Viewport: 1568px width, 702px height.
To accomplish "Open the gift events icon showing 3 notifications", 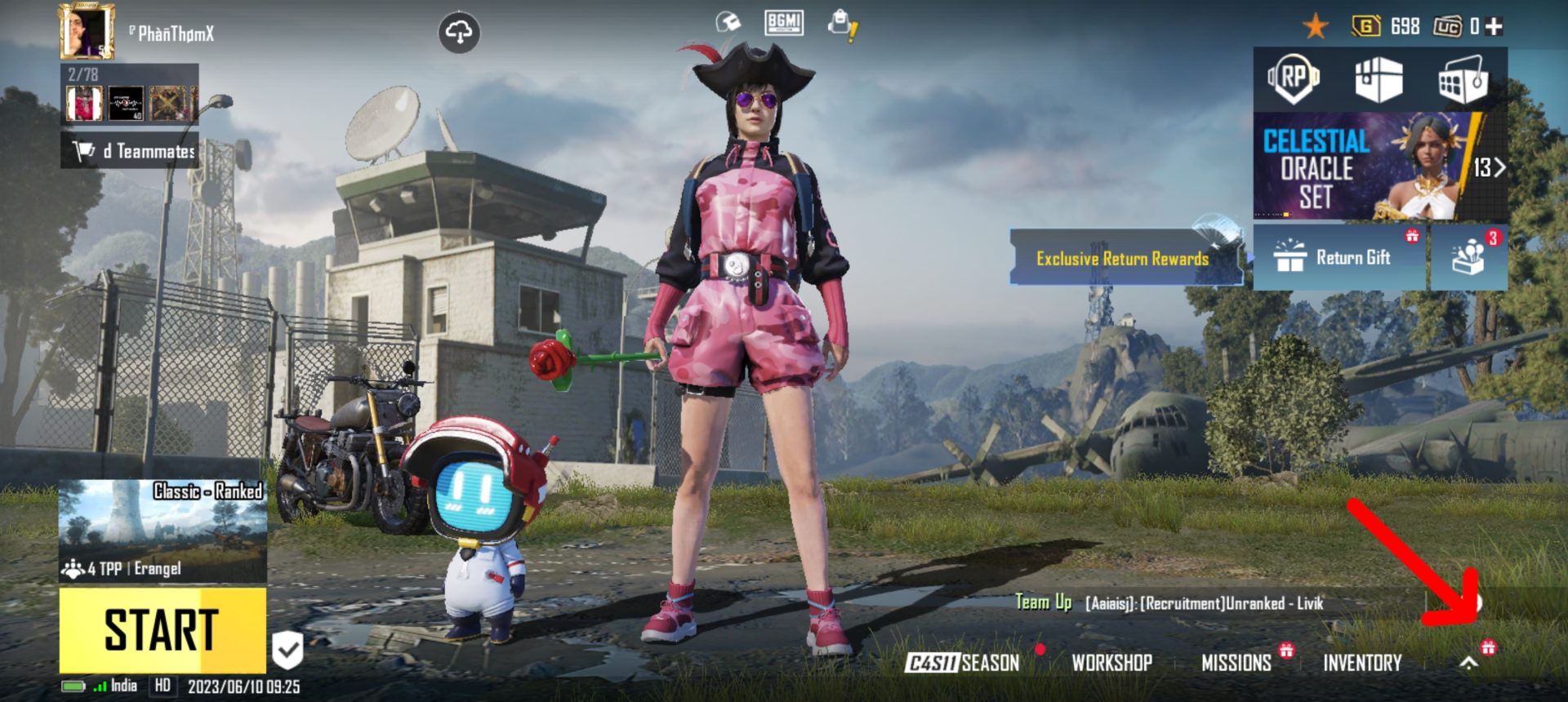I will (1469, 257).
